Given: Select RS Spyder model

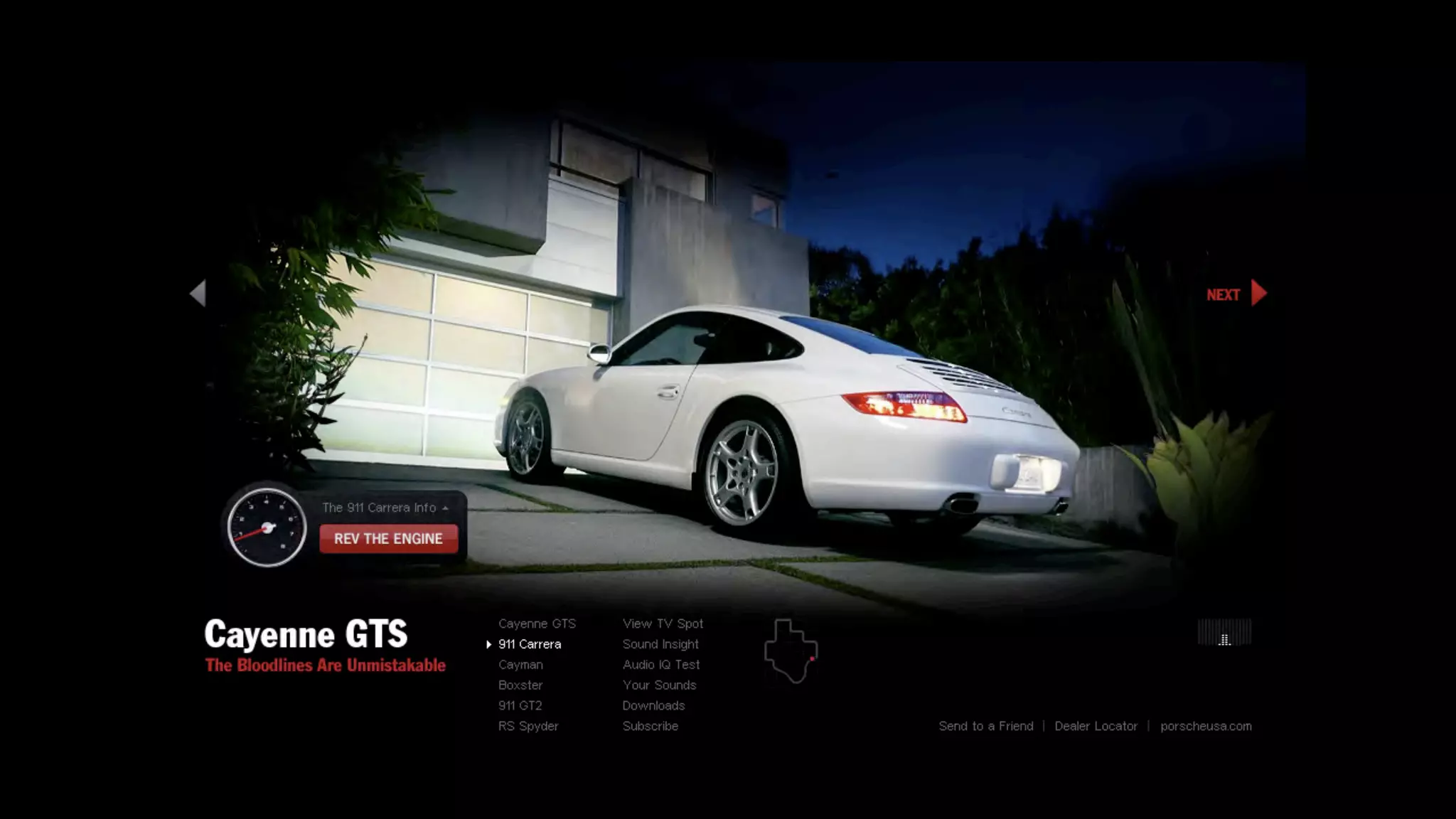Looking at the screenshot, I should 528,726.
